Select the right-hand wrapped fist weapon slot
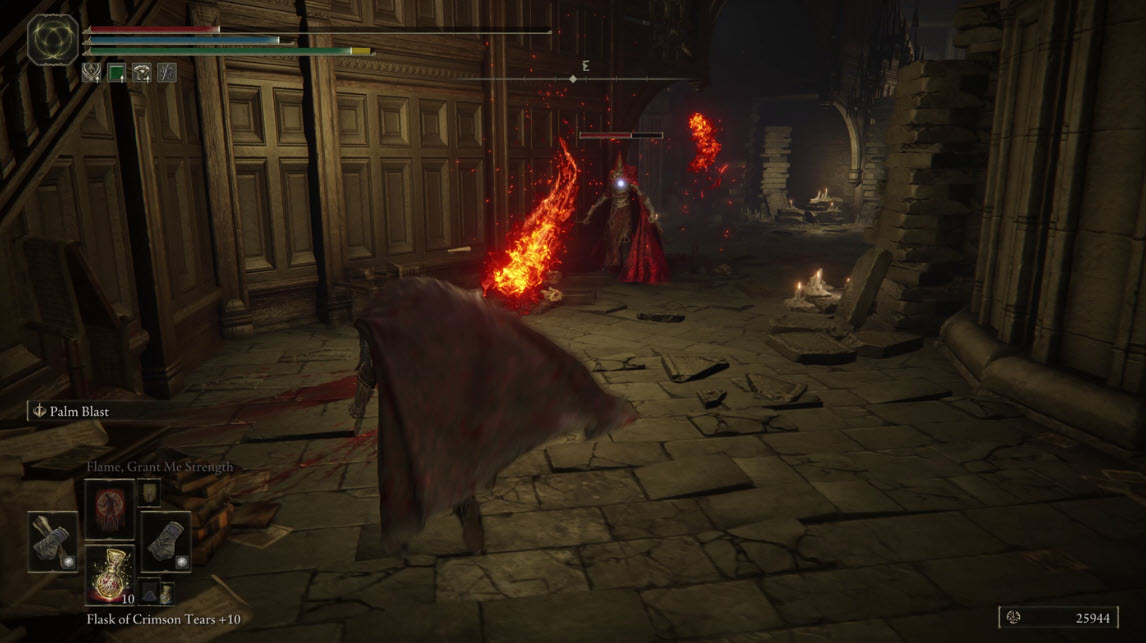The height and width of the screenshot is (643, 1146). (x=164, y=542)
